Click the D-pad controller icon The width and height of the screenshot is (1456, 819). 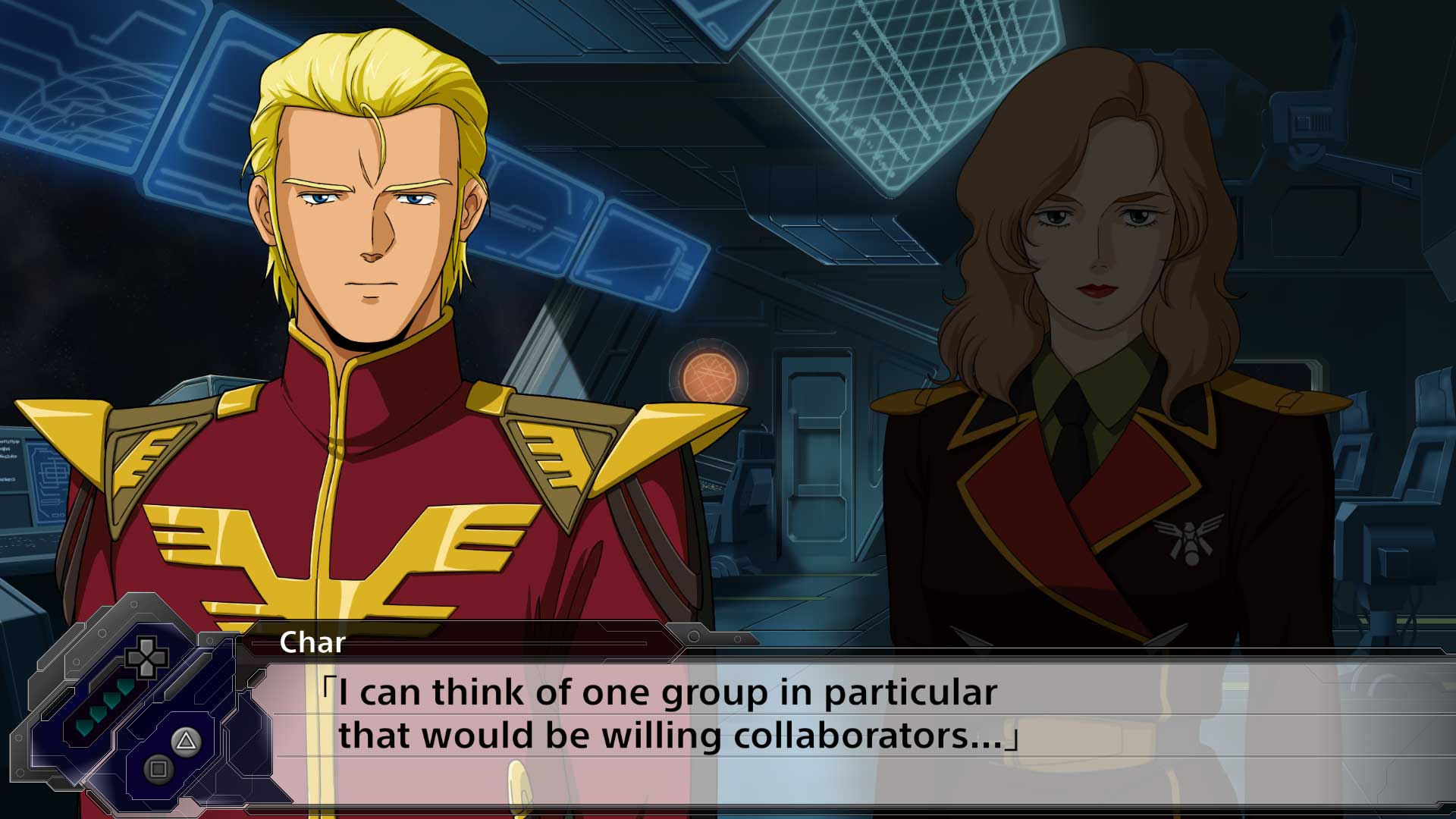(x=146, y=658)
